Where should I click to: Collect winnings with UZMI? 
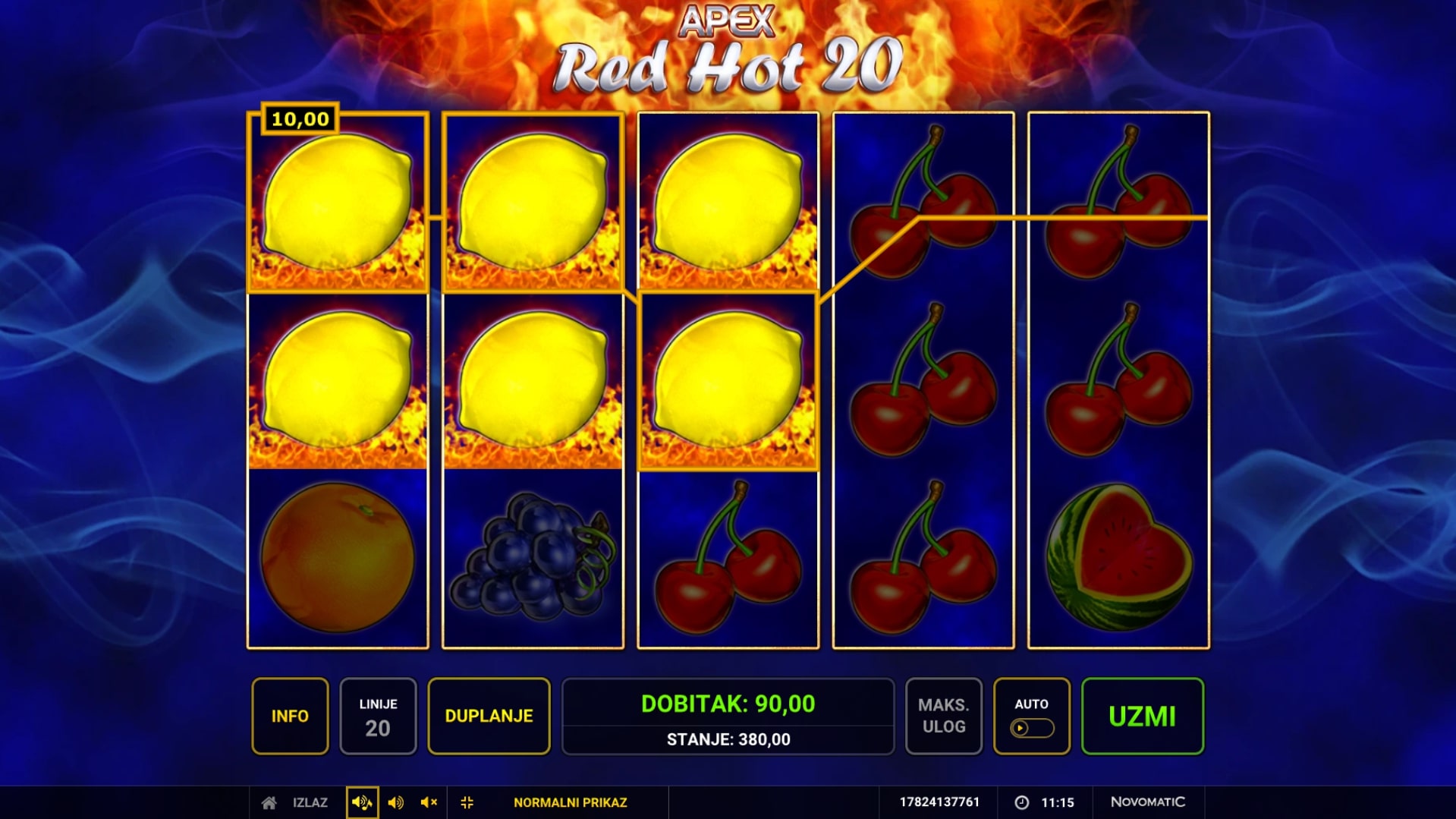(x=1142, y=716)
